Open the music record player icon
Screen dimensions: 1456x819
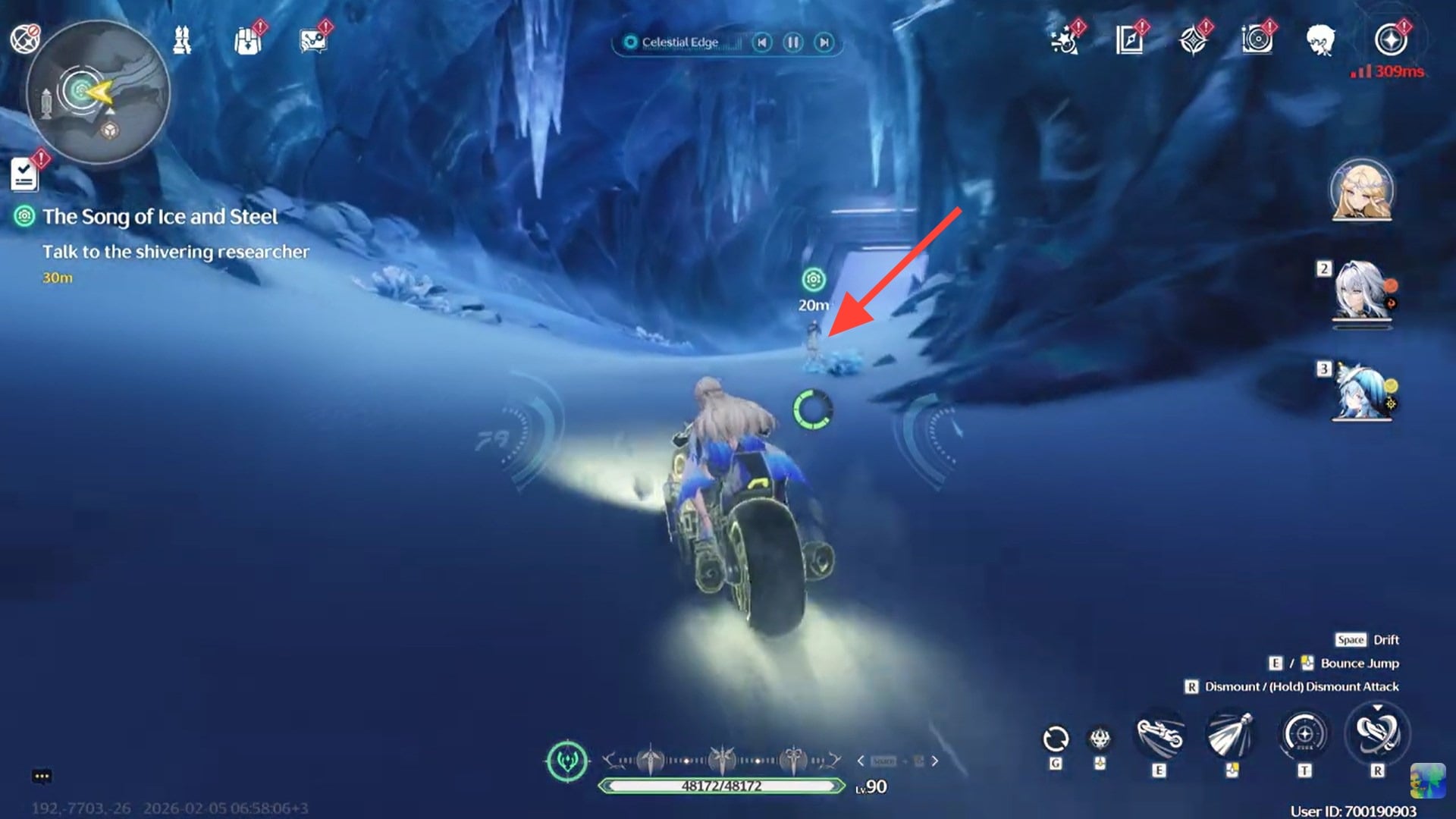click(x=1258, y=42)
